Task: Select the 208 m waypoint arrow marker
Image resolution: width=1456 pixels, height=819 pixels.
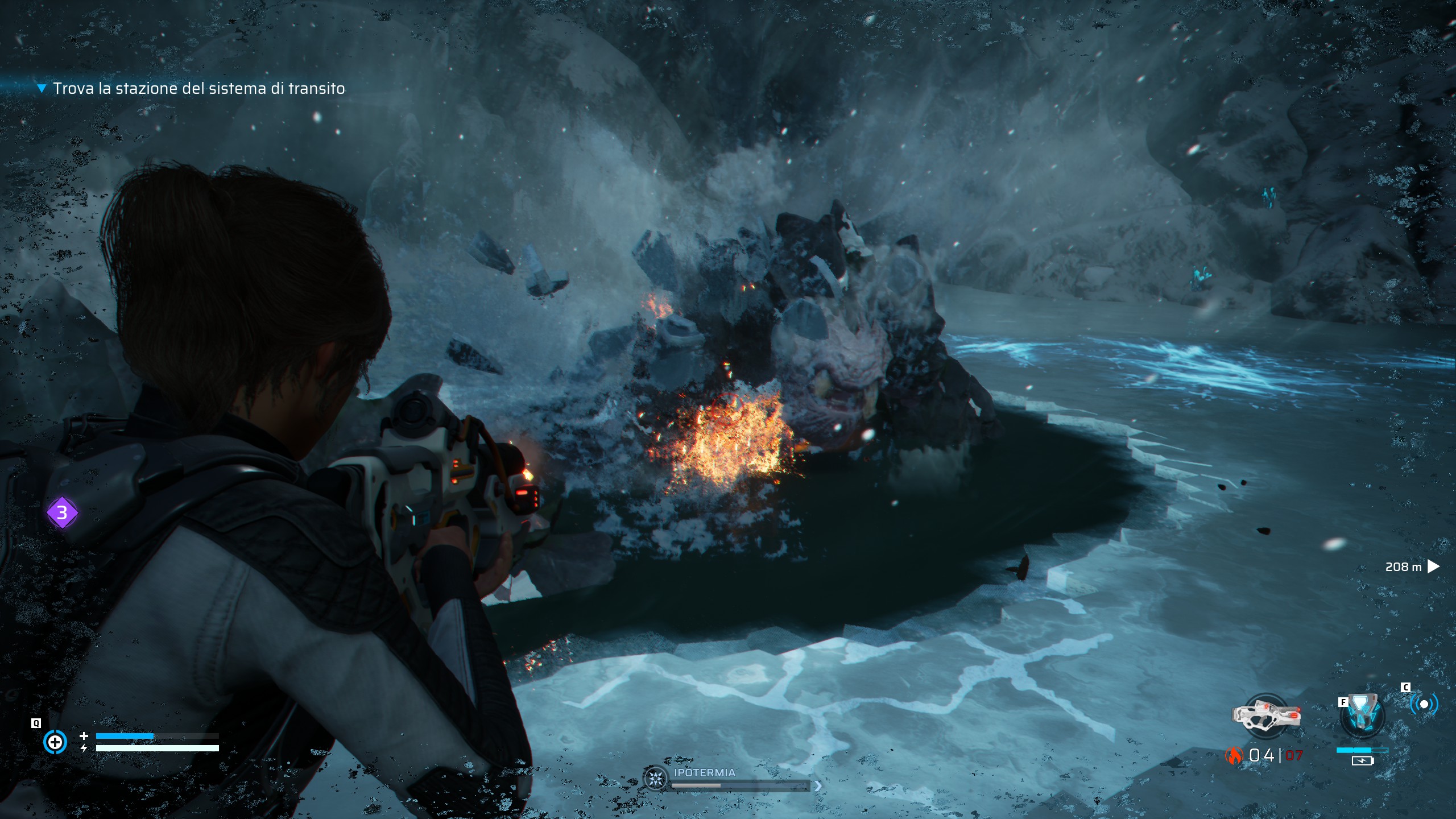Action: click(x=1433, y=566)
